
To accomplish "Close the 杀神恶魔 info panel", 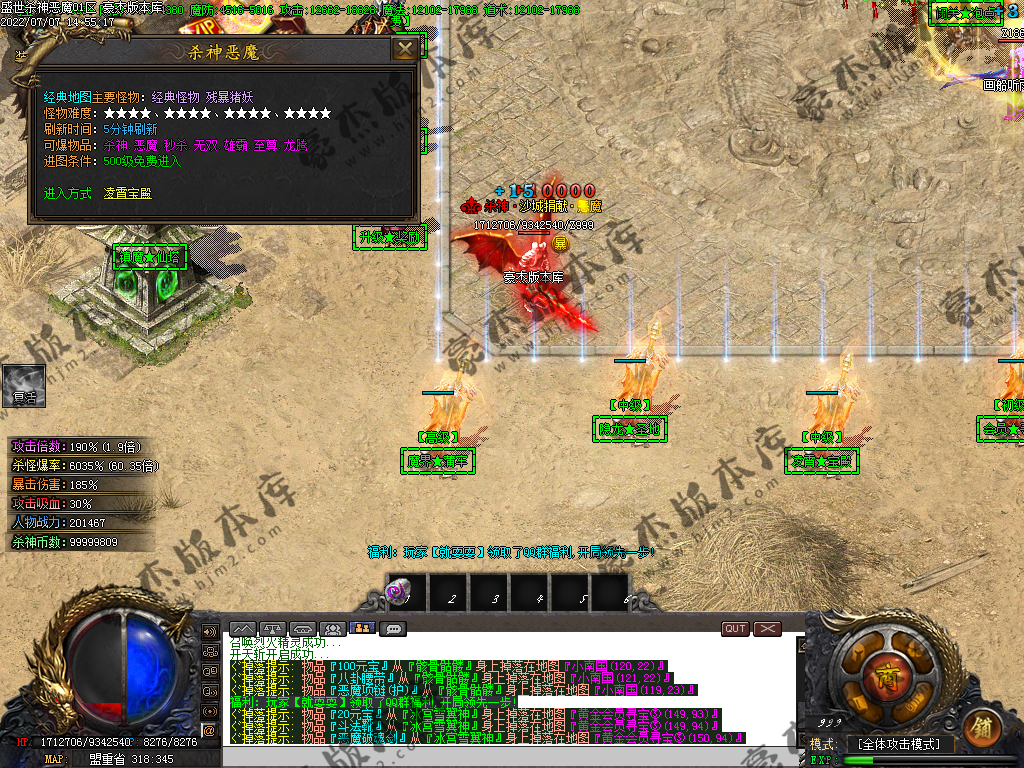I will [404, 49].
